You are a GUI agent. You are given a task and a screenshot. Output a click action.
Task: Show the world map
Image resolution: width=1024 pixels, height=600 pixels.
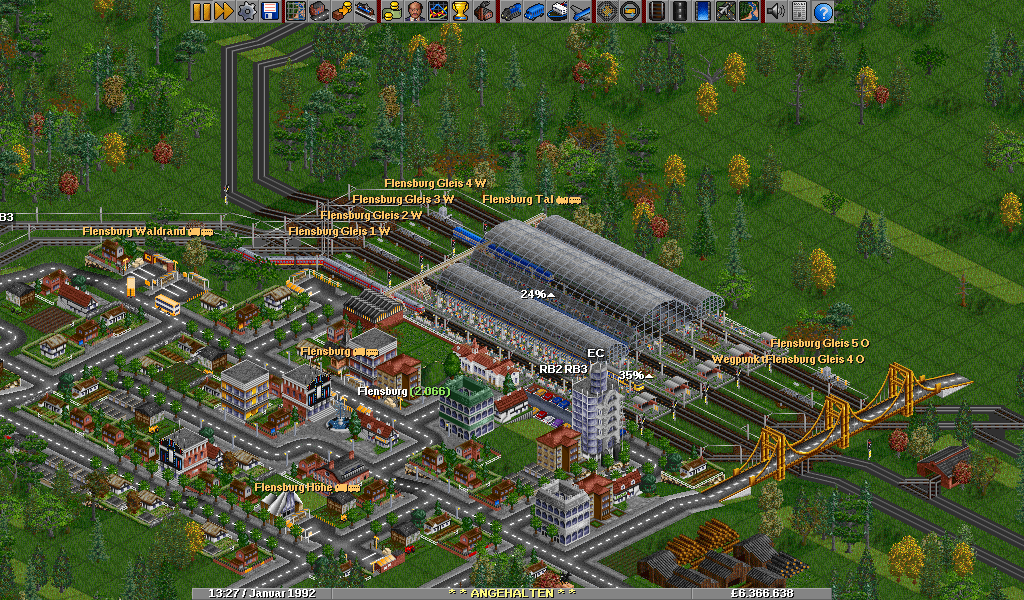[296, 12]
